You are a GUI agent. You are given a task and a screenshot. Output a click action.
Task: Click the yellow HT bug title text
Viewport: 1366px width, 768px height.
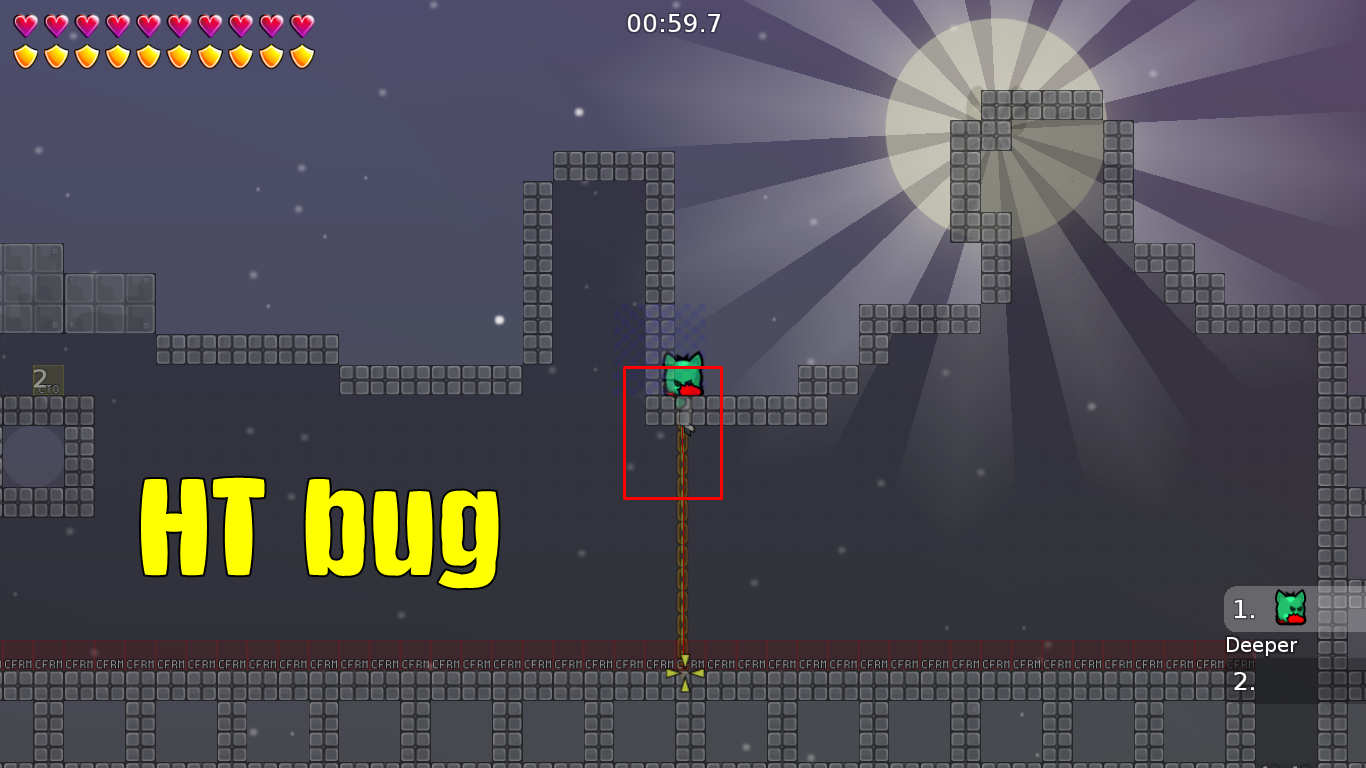pos(322,527)
